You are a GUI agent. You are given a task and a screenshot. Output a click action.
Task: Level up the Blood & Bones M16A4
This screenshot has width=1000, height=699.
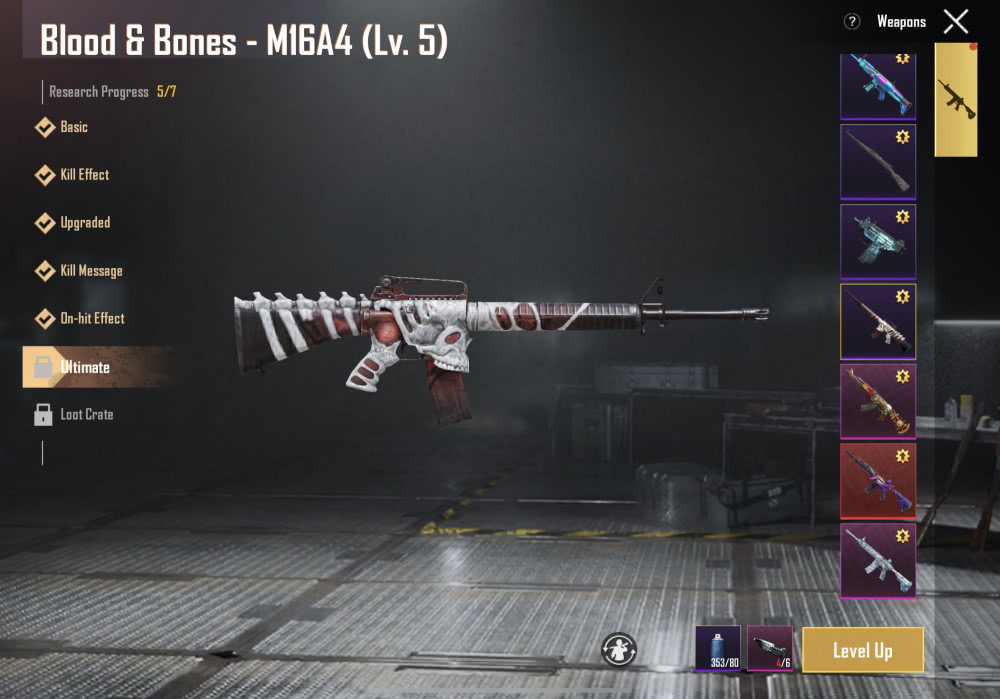[862, 650]
